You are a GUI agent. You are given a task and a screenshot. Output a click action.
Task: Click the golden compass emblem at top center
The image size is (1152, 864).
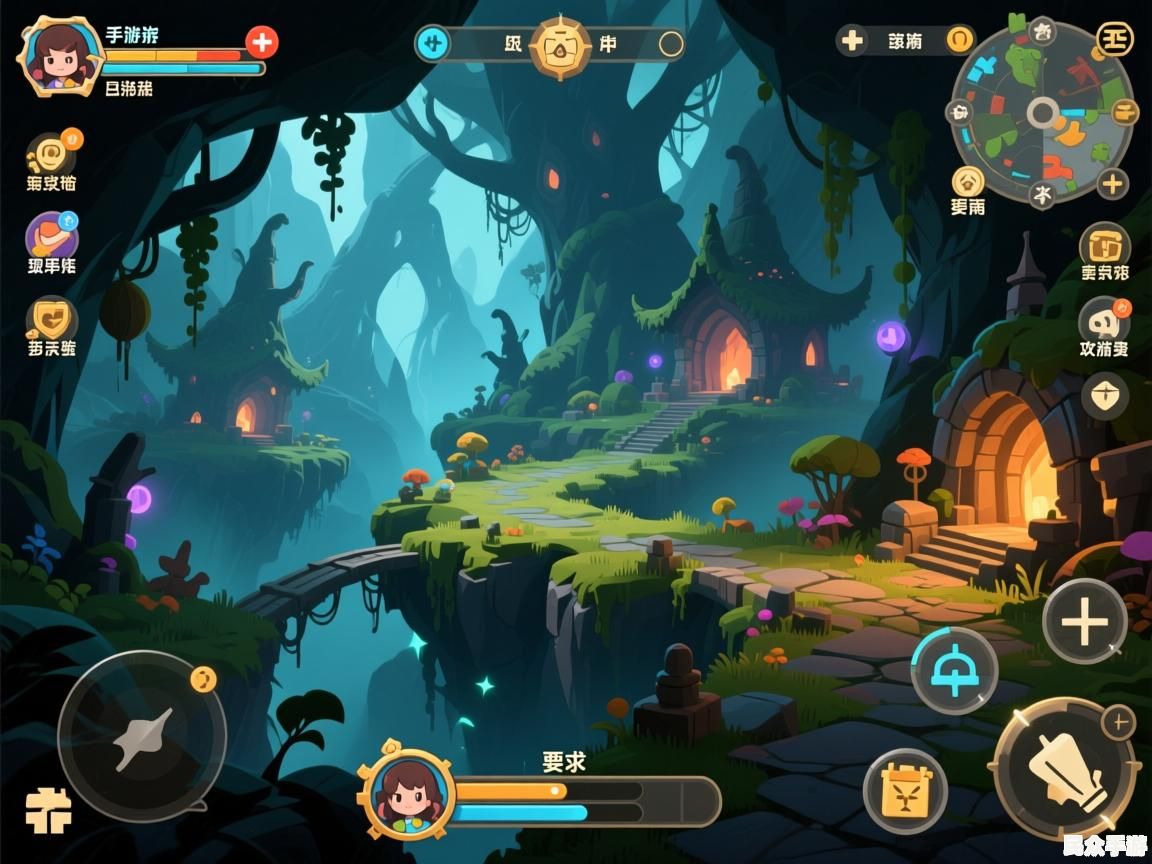[560, 44]
